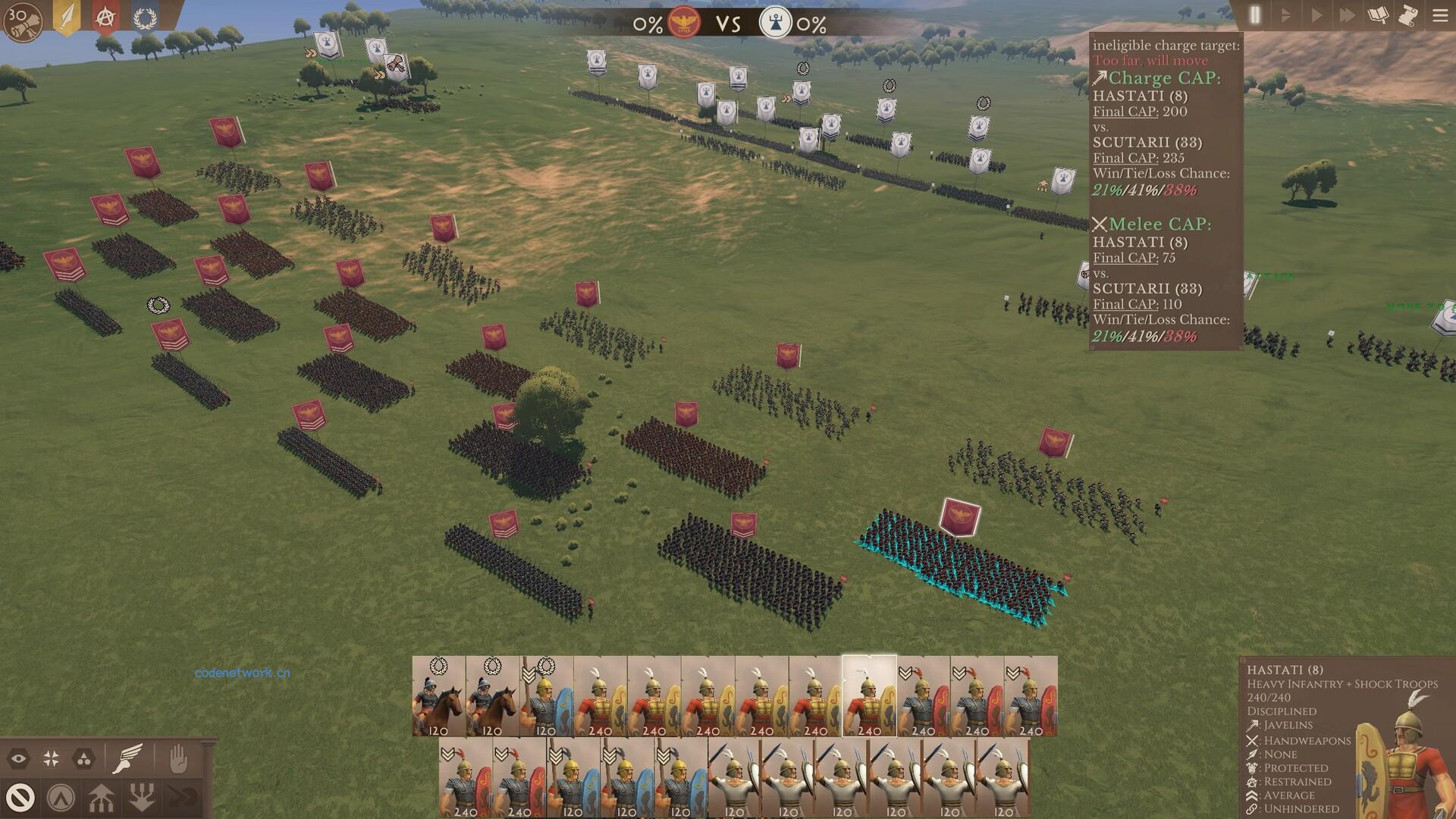Click the orders scroll icon showing 30
The image size is (1456, 819).
coord(23,21)
